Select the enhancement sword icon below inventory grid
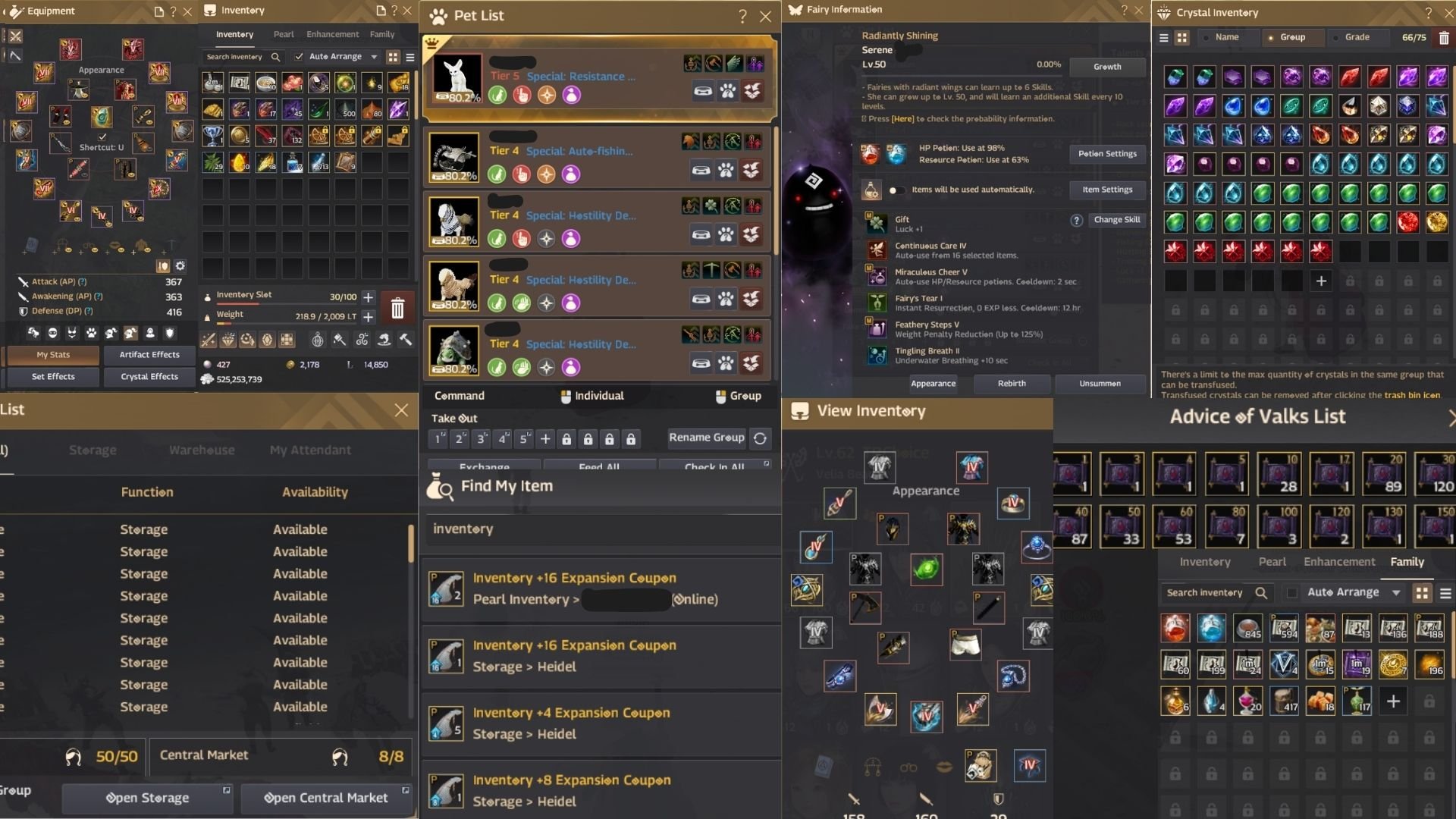 [x=208, y=340]
